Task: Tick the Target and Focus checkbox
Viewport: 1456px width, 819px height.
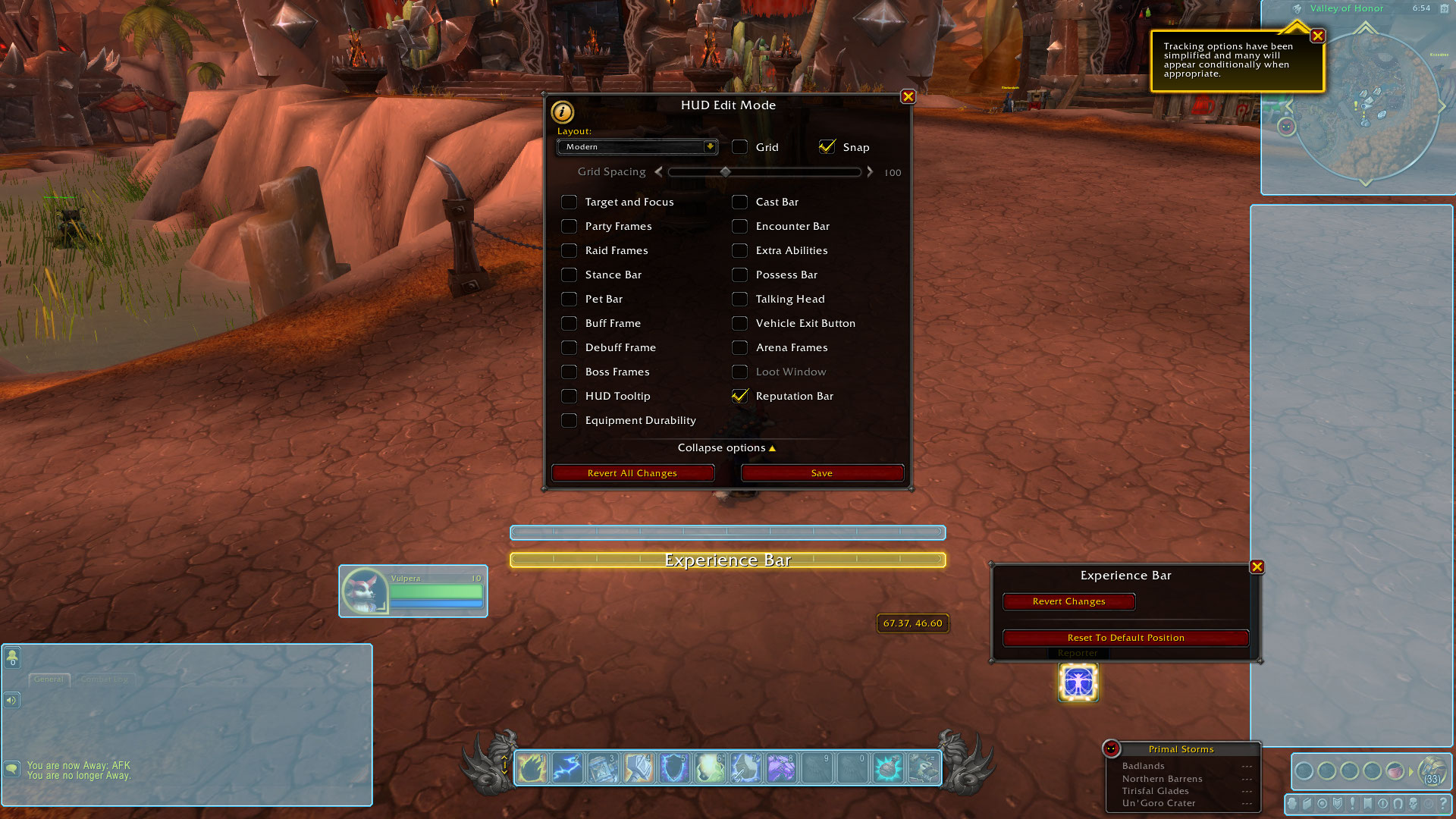Action: click(569, 202)
